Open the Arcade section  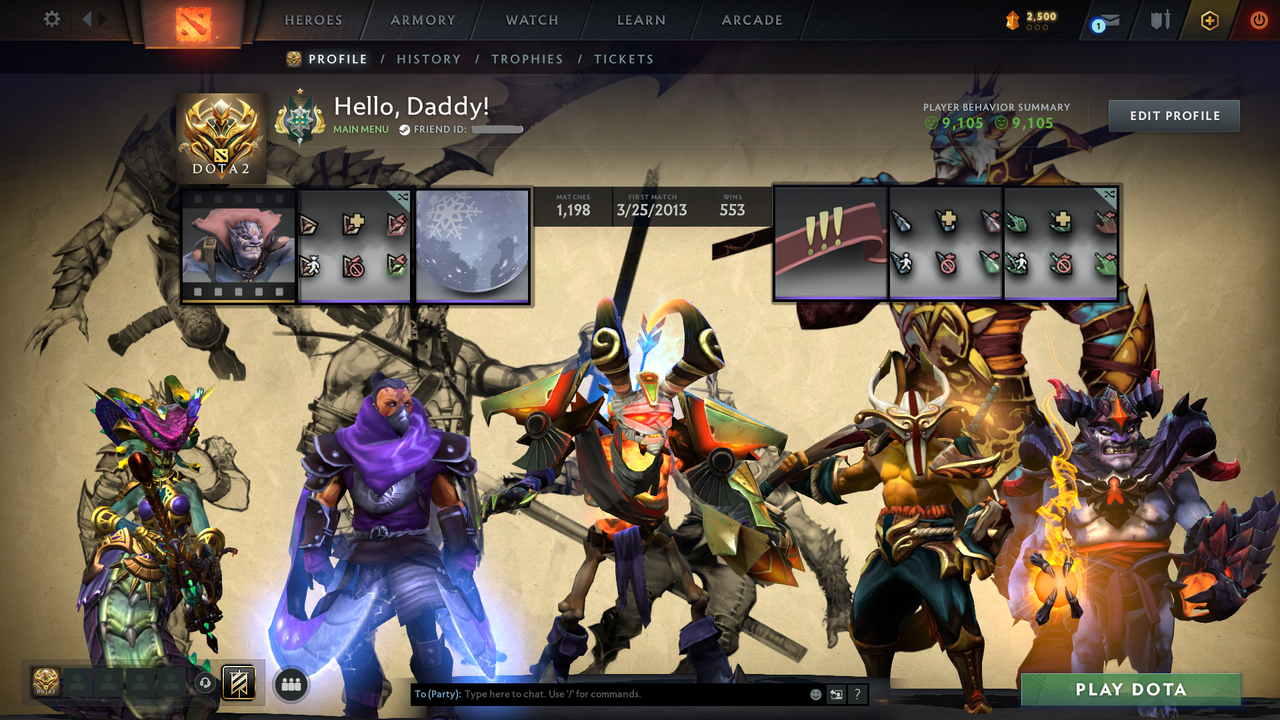[x=752, y=20]
